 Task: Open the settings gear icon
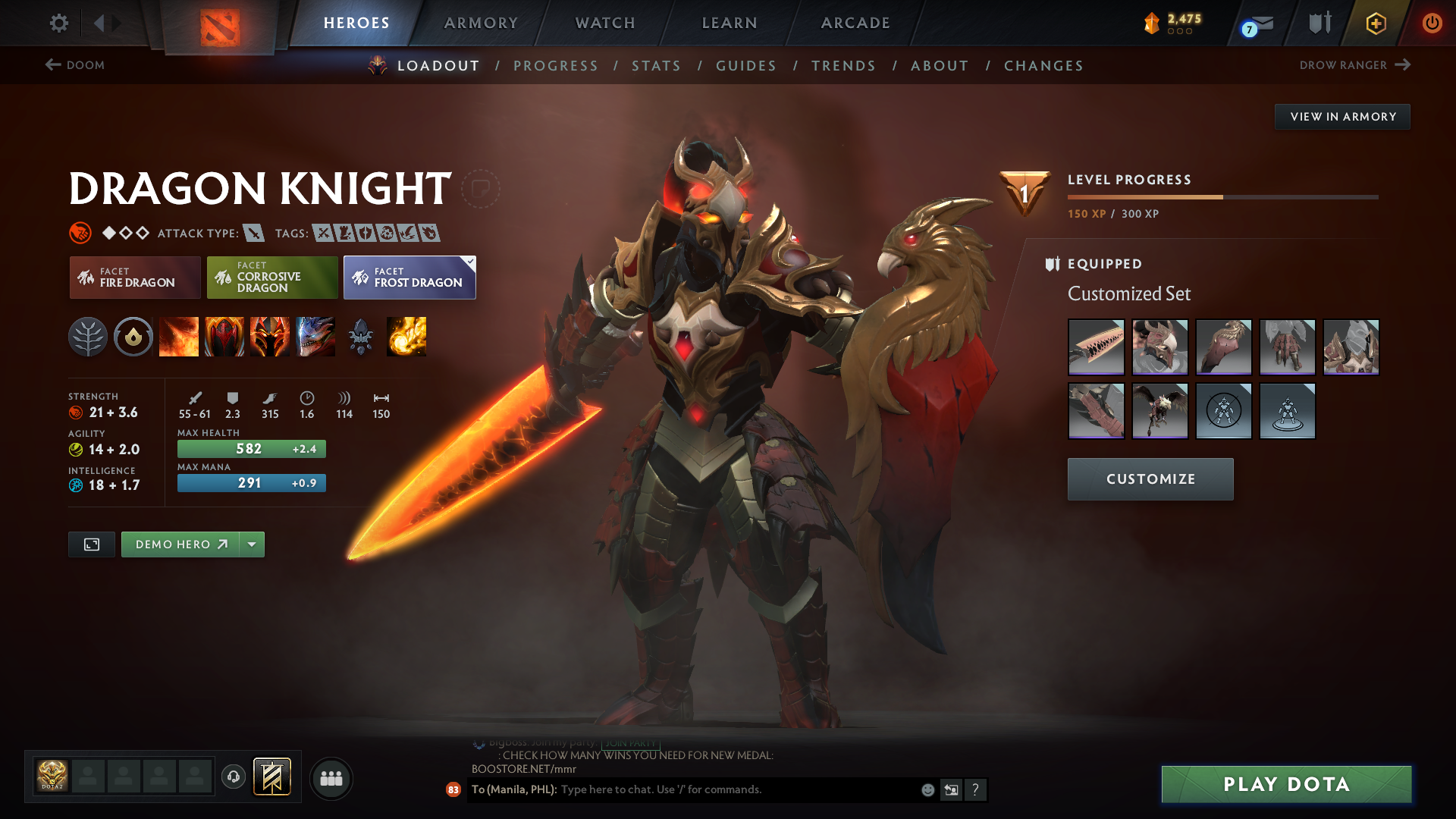pyautogui.click(x=58, y=23)
